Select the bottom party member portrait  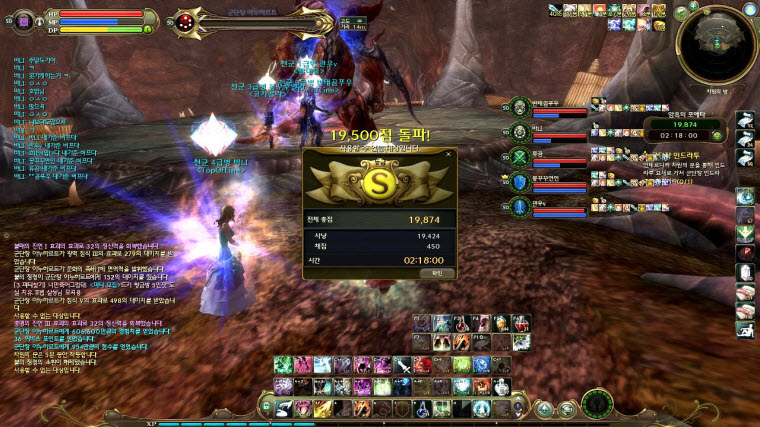click(520, 207)
